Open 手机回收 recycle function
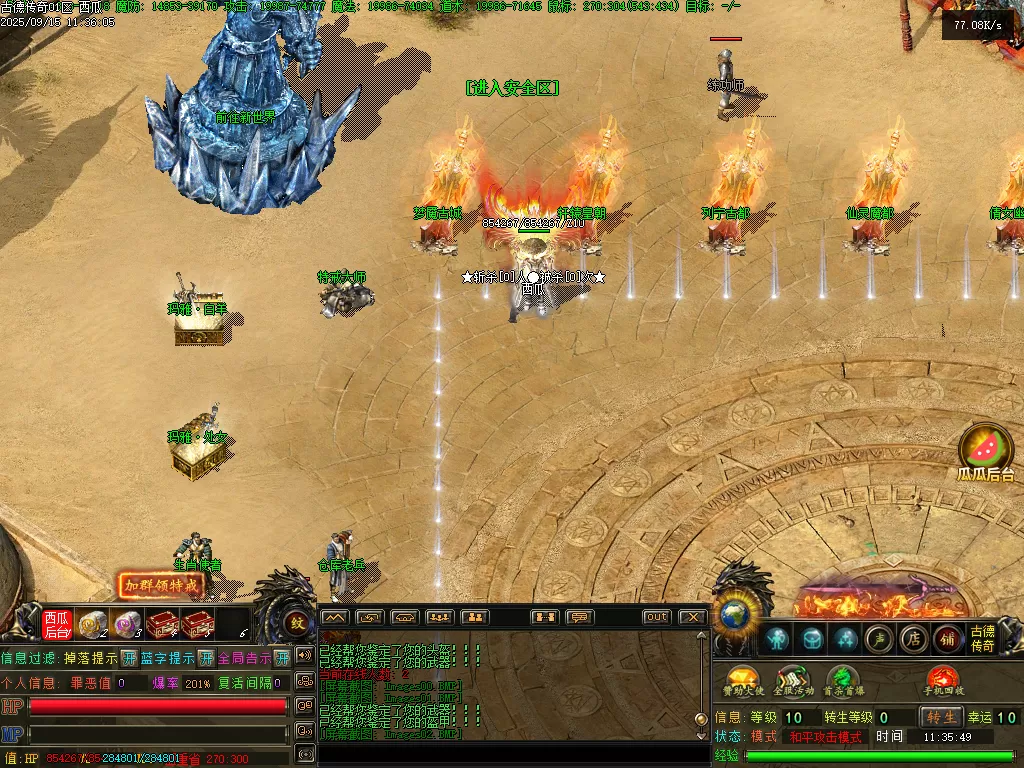This screenshot has height=768, width=1024. point(944,681)
